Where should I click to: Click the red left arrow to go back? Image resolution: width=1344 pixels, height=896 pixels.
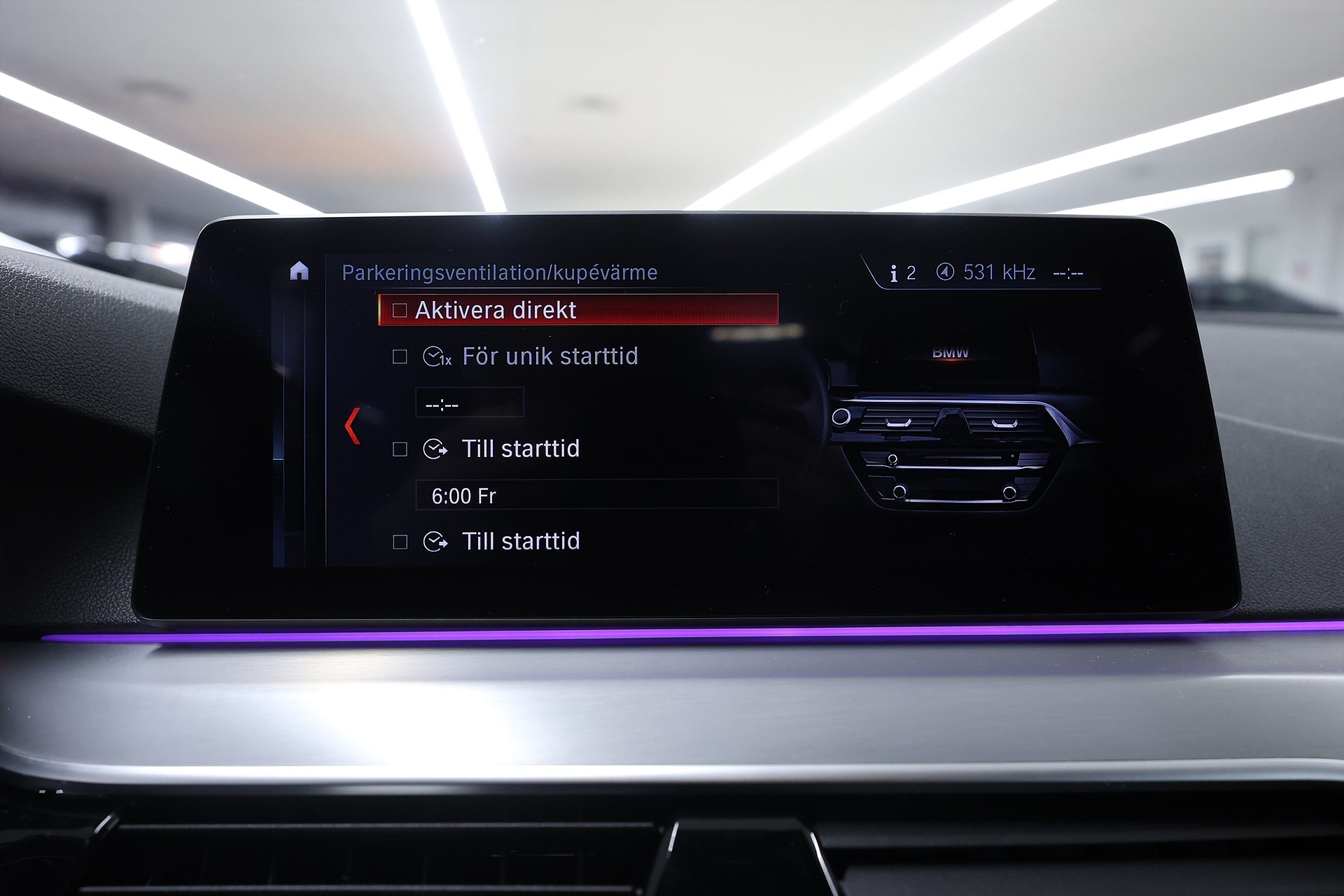(353, 425)
